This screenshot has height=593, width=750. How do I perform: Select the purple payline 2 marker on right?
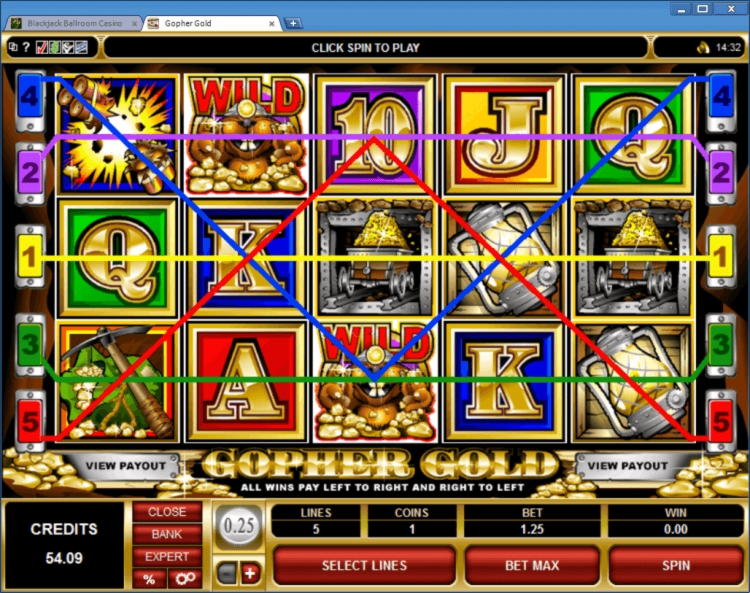tap(721, 171)
